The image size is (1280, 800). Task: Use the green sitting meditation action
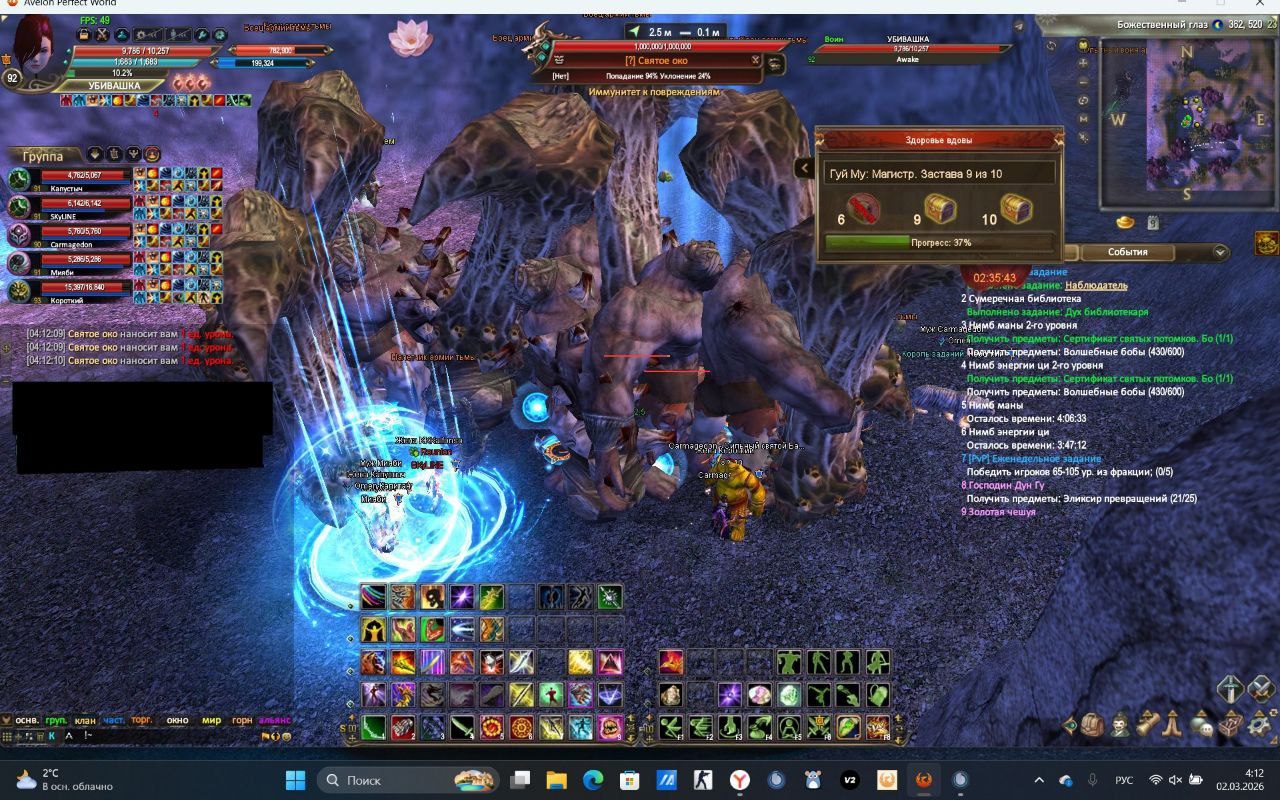pos(790,727)
